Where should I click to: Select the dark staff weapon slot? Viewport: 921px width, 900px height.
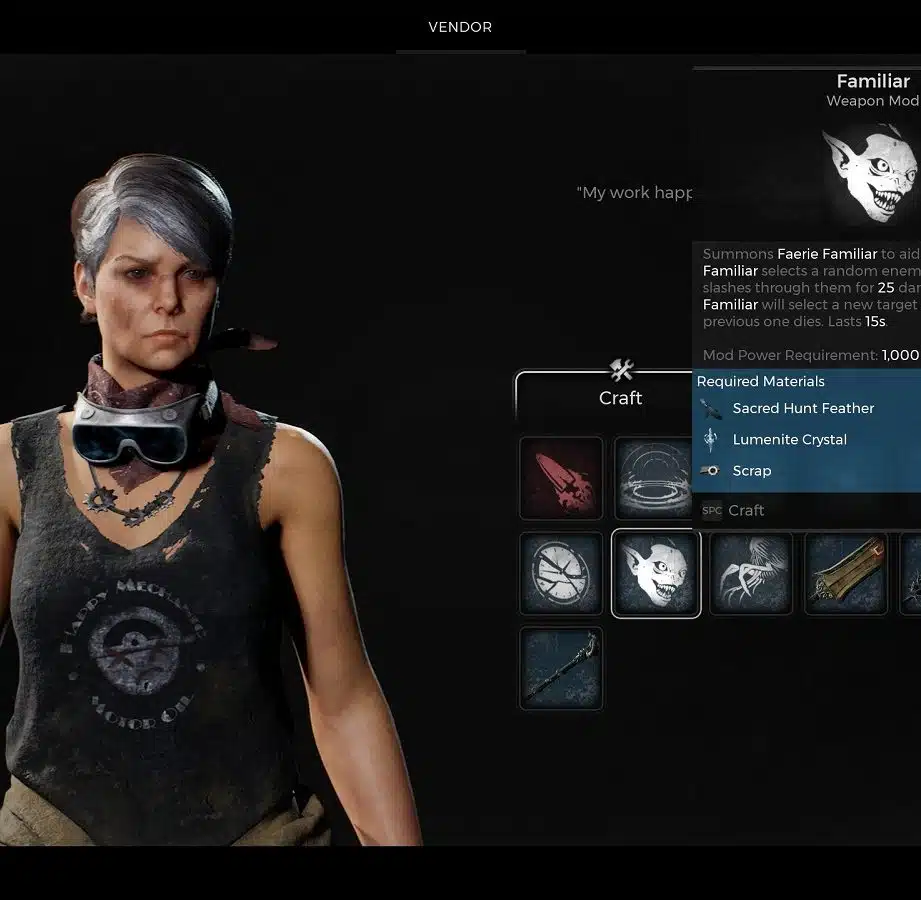pos(561,668)
